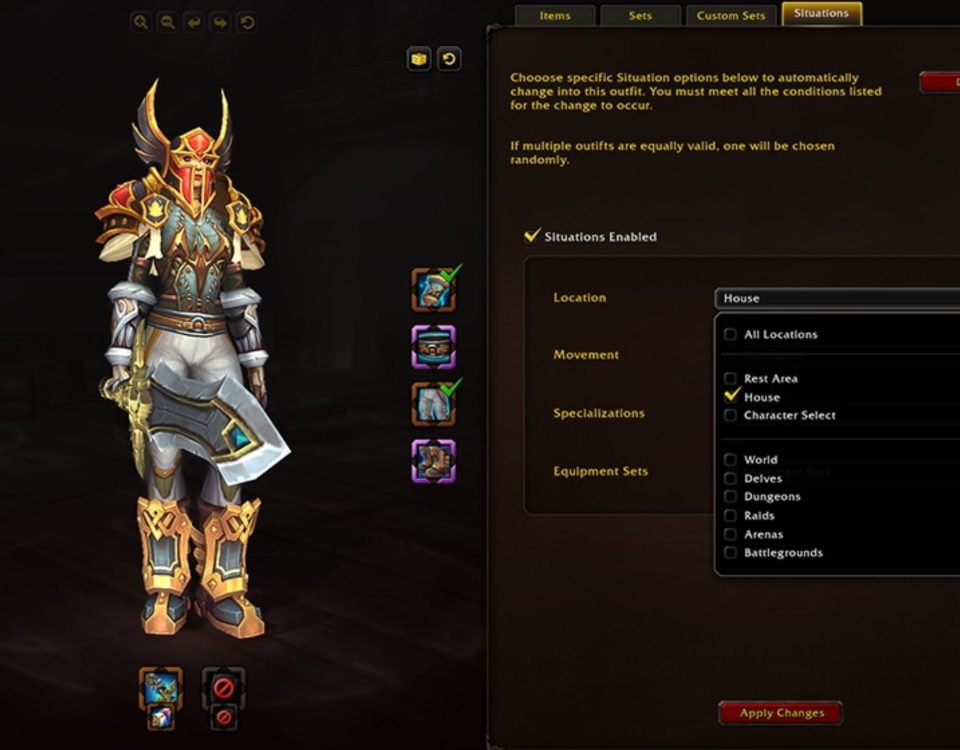
Task: Choose Delves in the location list
Action: 731,478
